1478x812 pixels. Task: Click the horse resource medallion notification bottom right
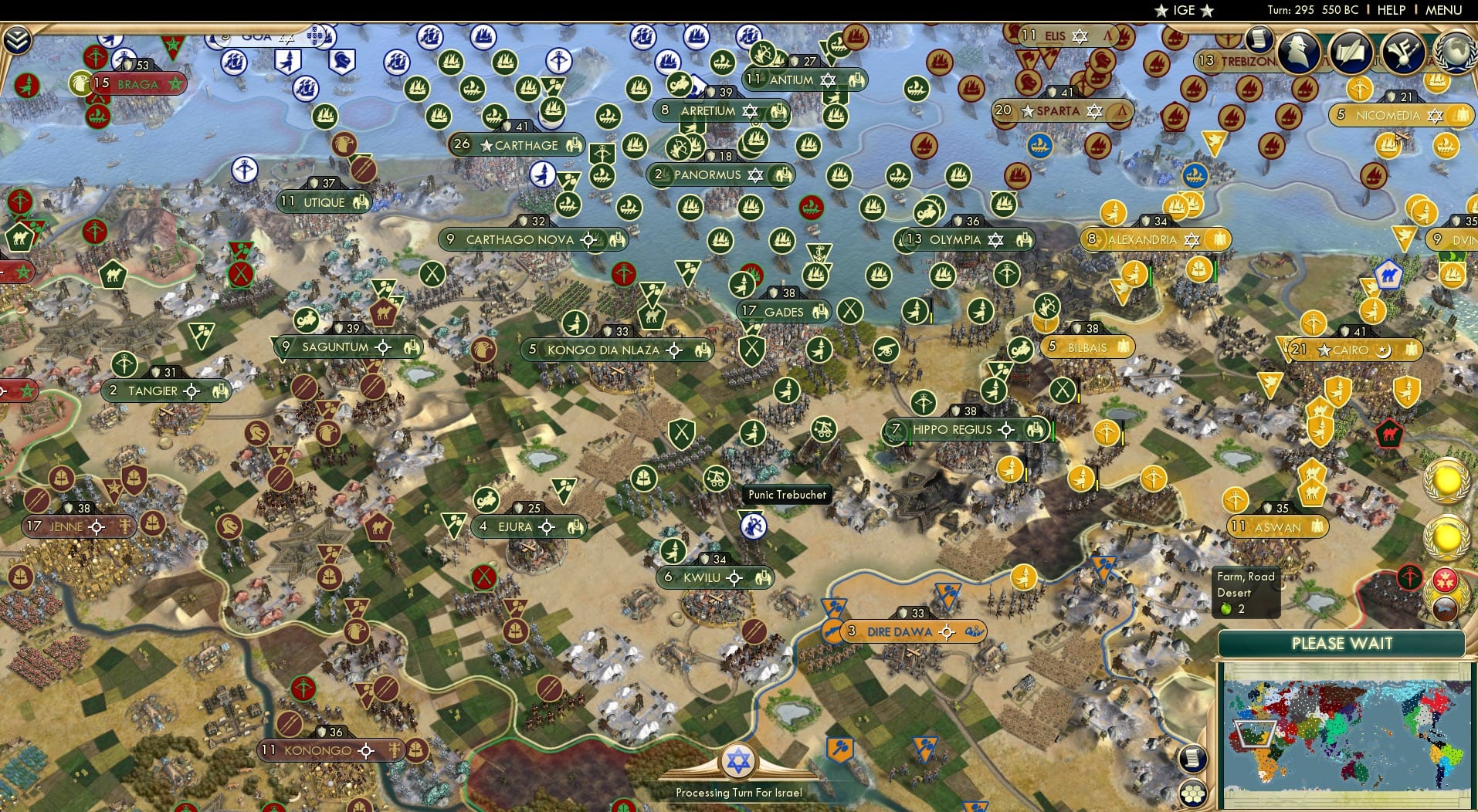pos(1446,607)
